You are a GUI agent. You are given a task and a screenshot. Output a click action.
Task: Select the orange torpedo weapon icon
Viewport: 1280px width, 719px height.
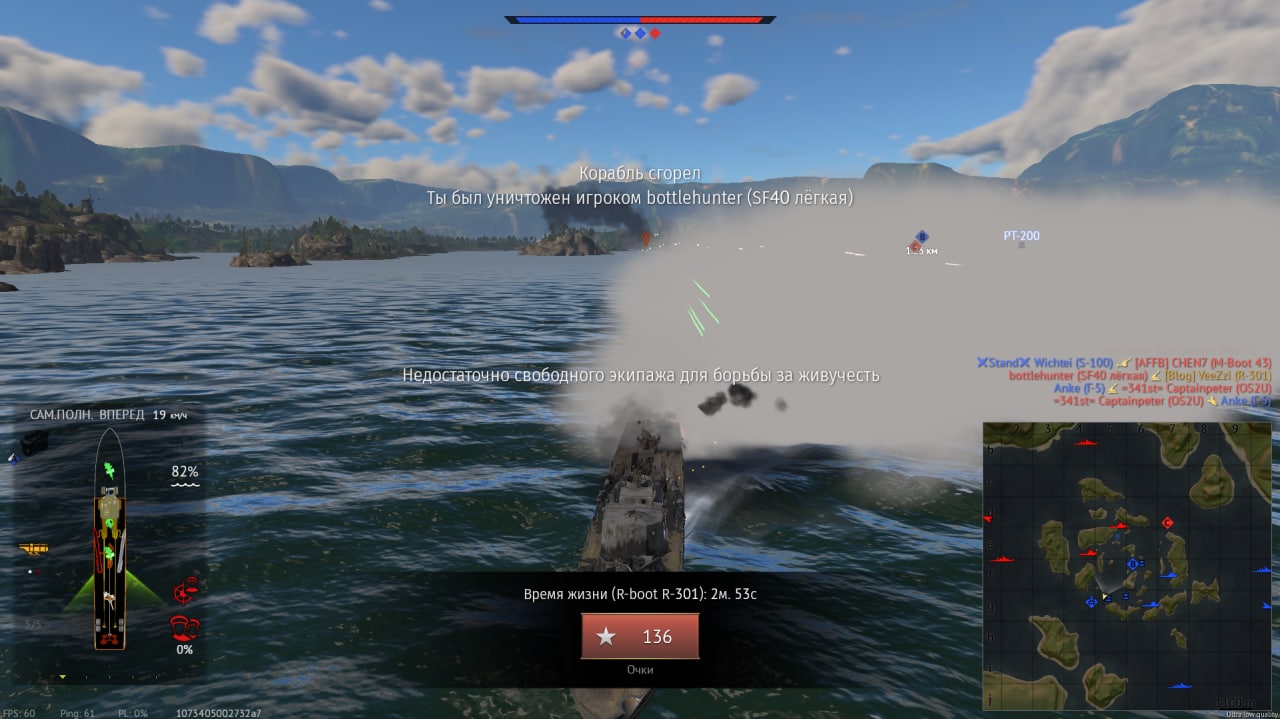click(34, 548)
